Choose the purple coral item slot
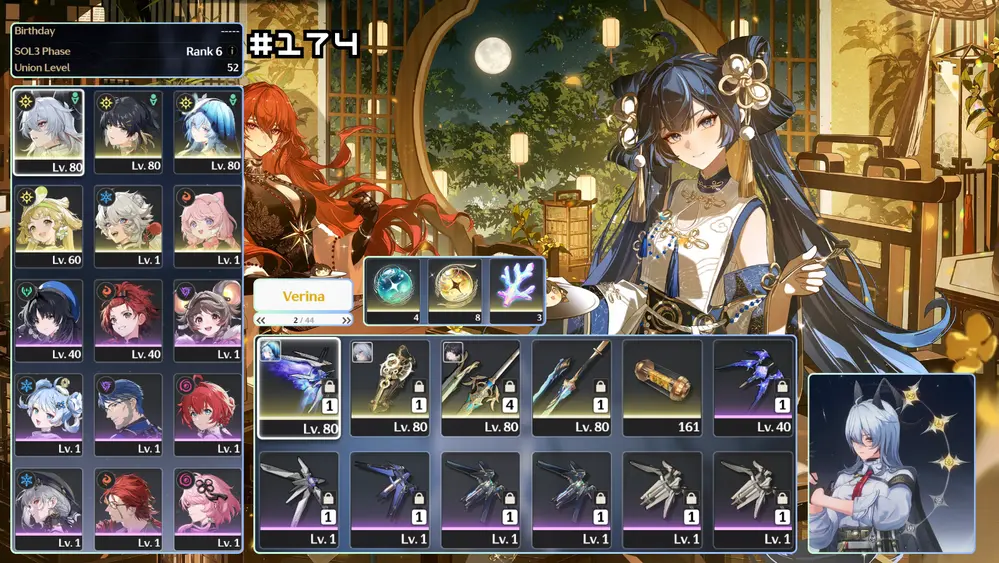 click(x=516, y=290)
